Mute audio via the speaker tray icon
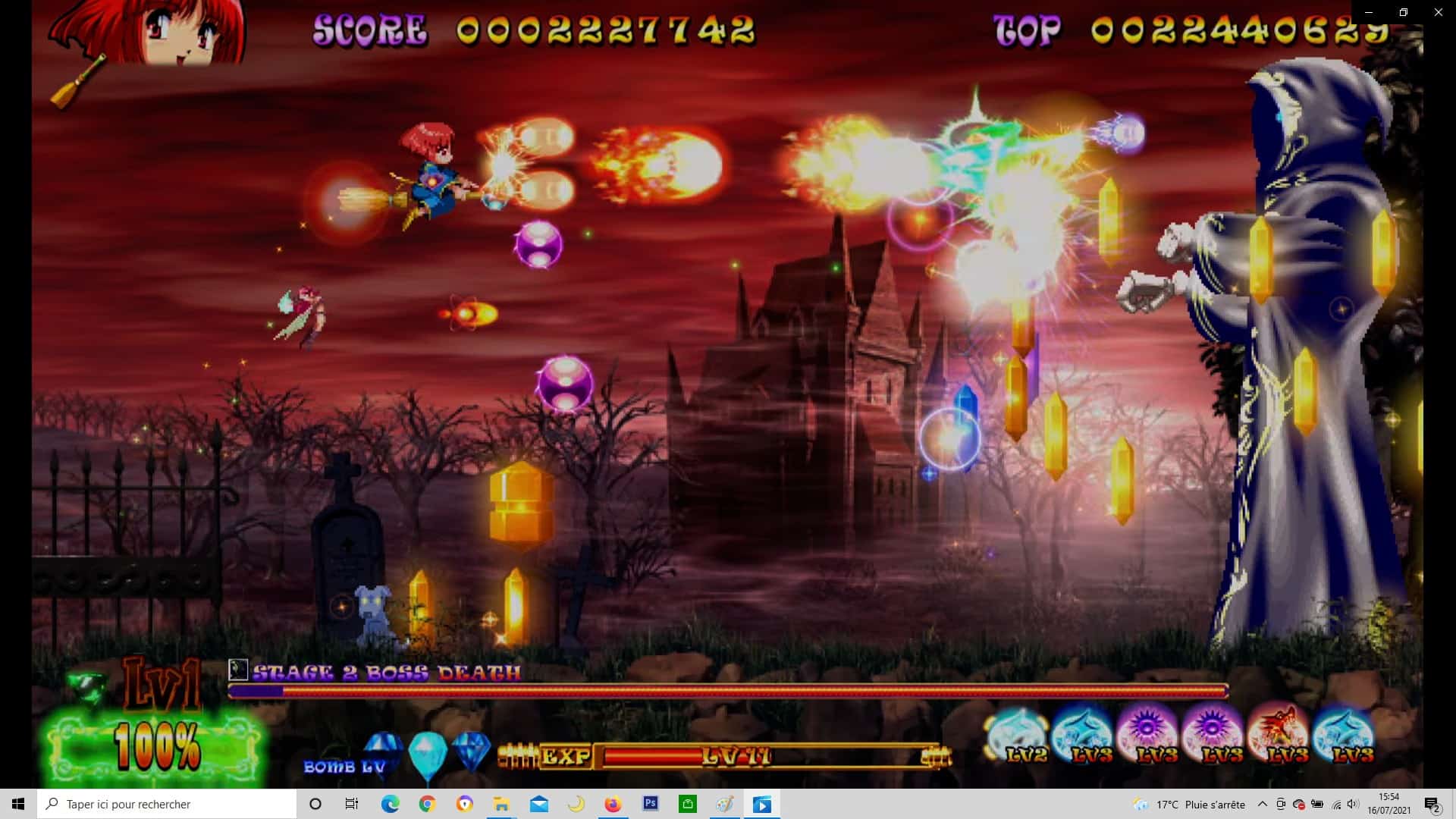The image size is (1456, 819). tap(1354, 804)
